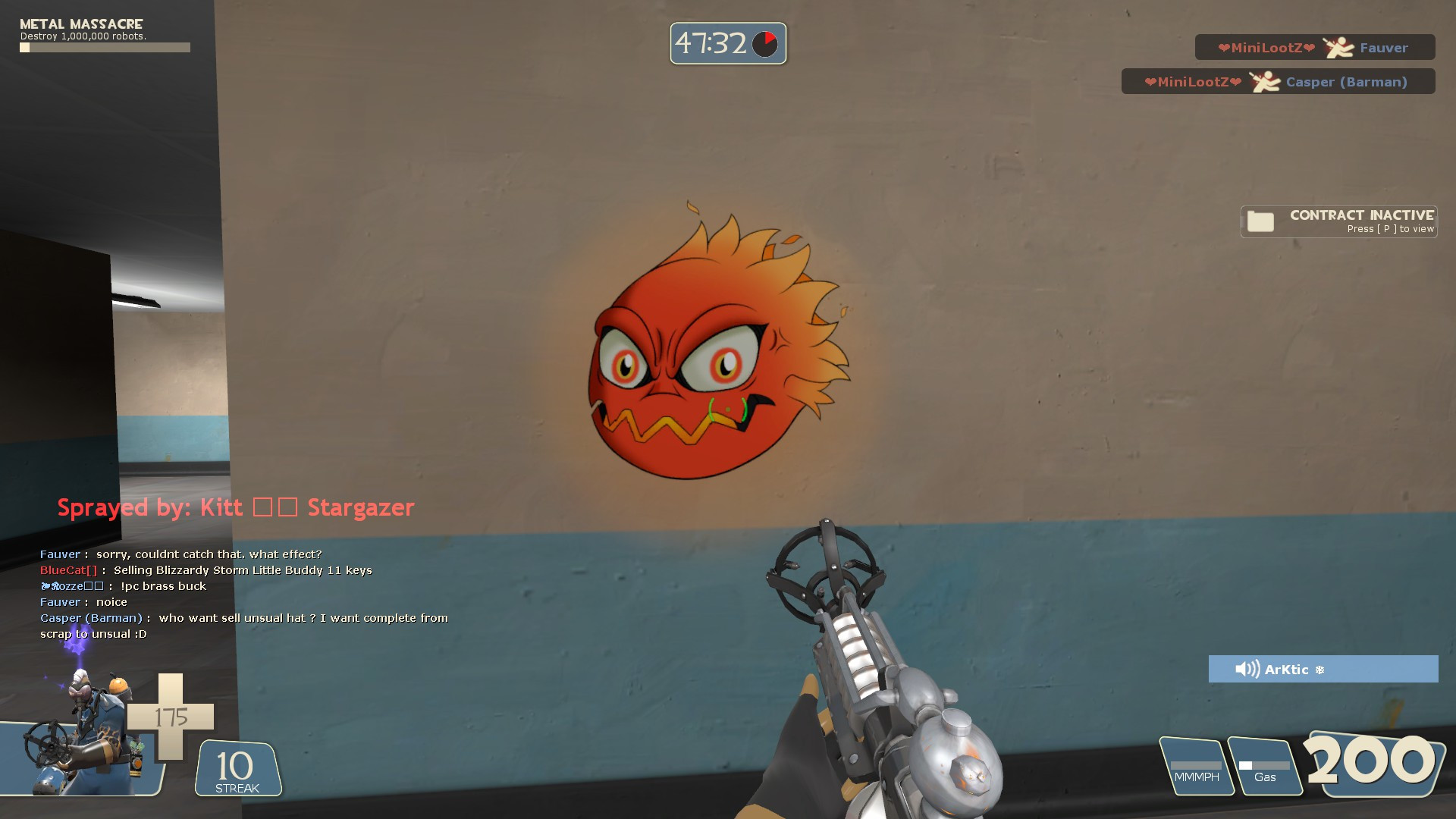This screenshot has width=1456, height=819.
Task: Select BlueCat[]'s name in the chat log
Action: (x=67, y=570)
